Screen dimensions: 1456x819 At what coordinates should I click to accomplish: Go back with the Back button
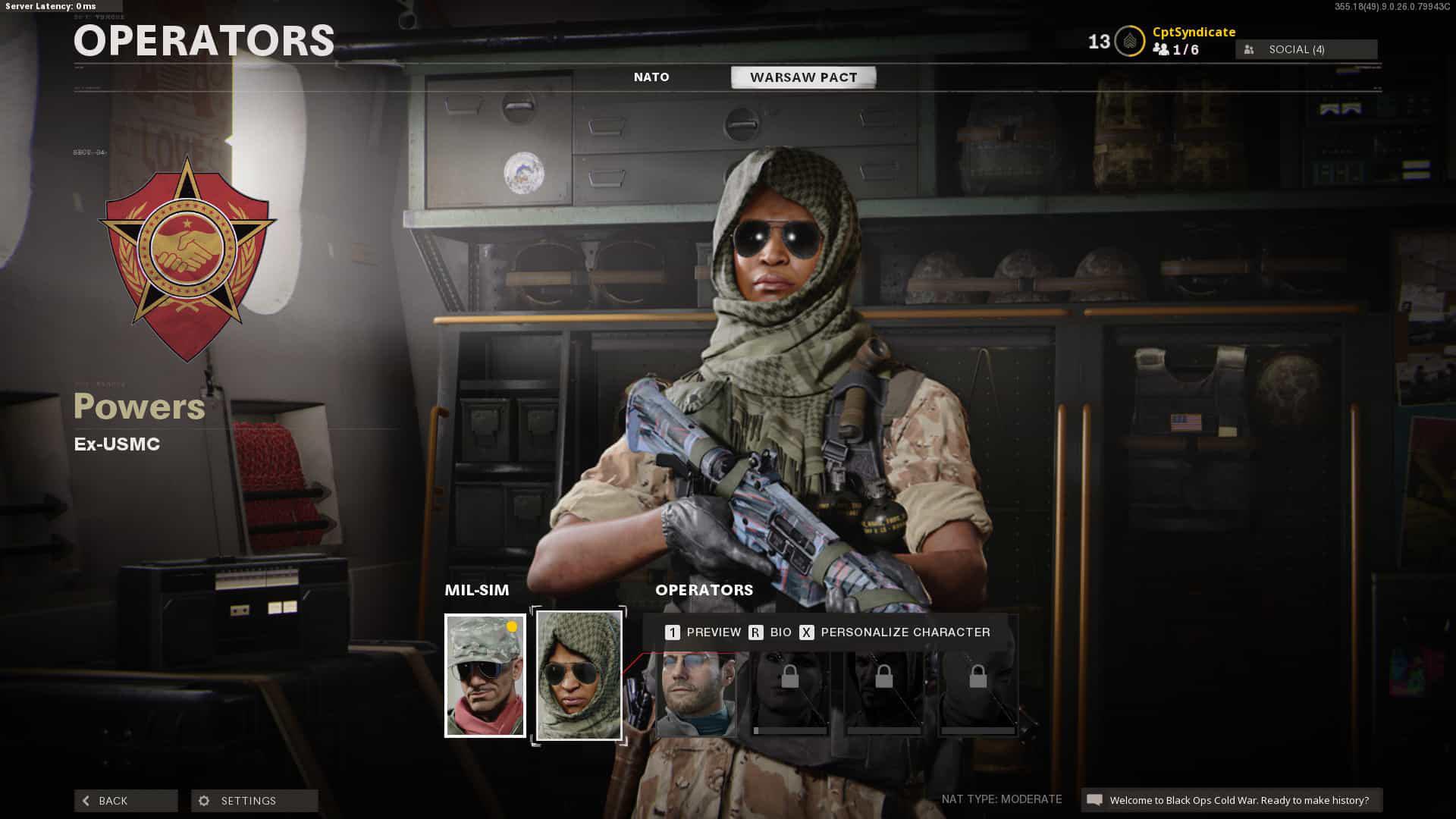click(x=126, y=801)
